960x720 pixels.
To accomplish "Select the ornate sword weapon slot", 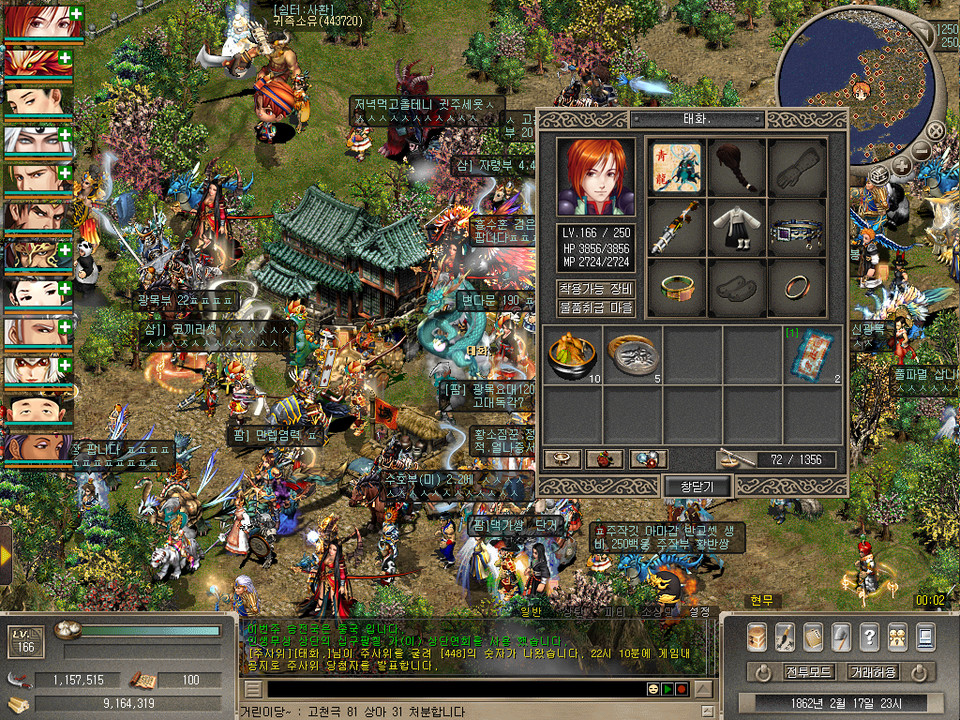I will (677, 227).
